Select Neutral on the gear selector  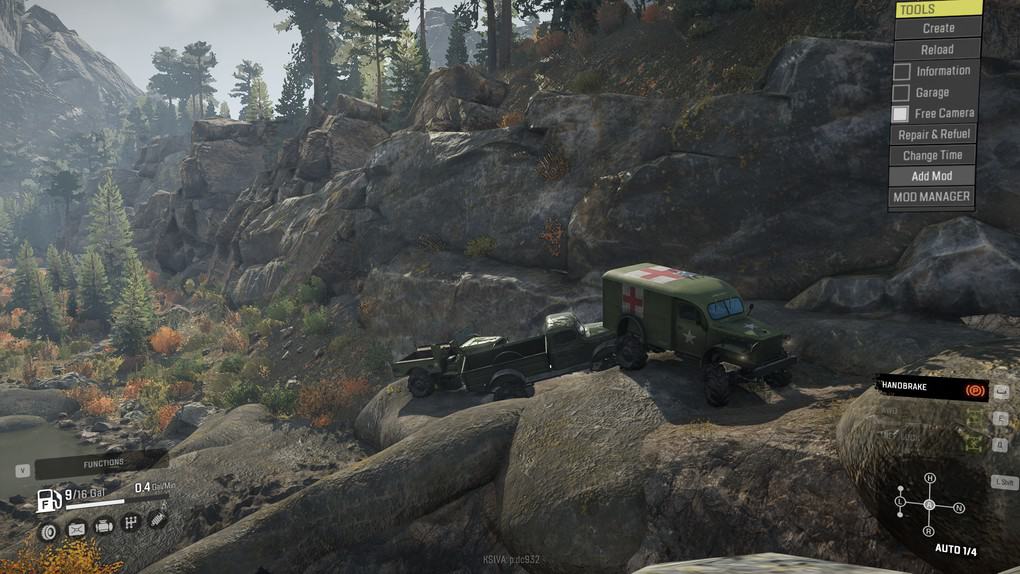point(958,508)
